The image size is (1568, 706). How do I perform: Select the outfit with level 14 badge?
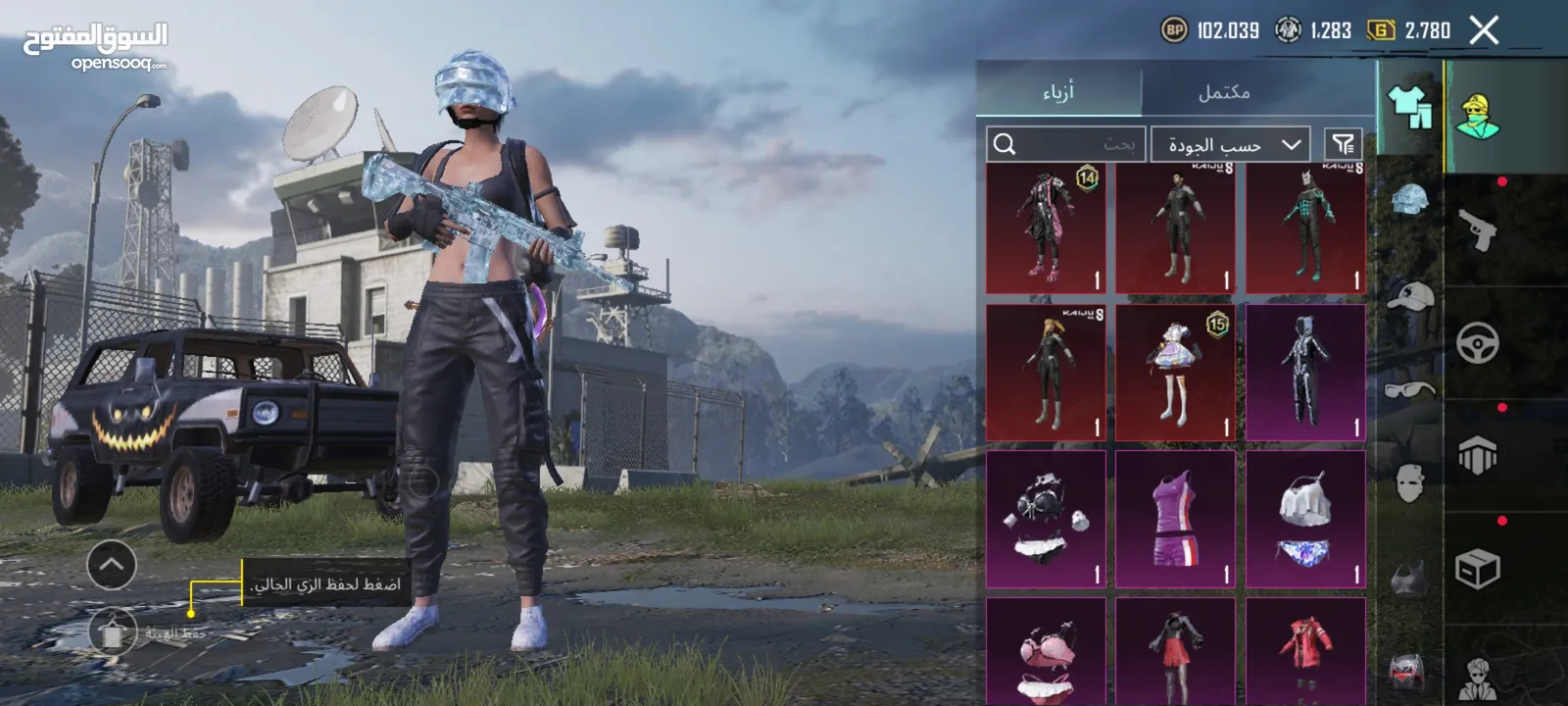click(x=1046, y=229)
